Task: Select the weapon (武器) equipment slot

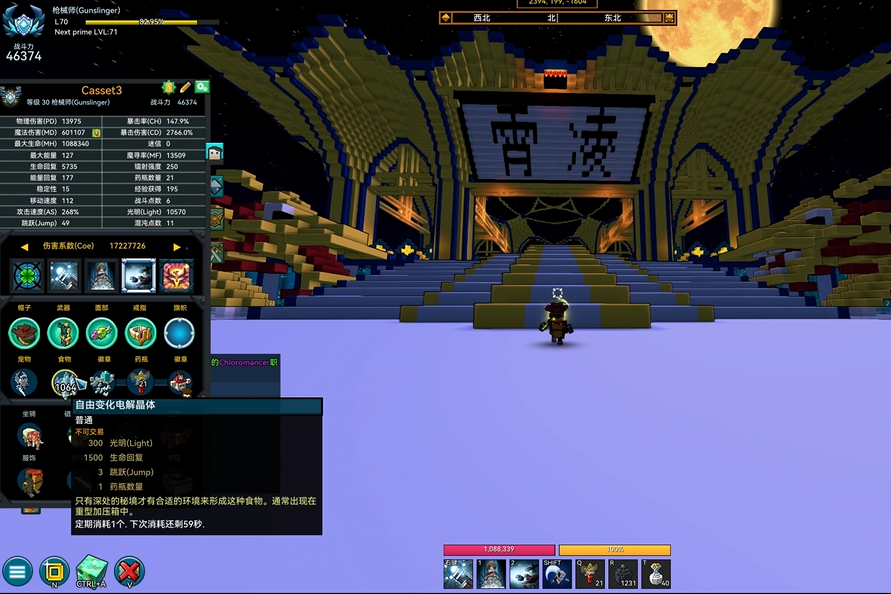Action: [x=63, y=333]
